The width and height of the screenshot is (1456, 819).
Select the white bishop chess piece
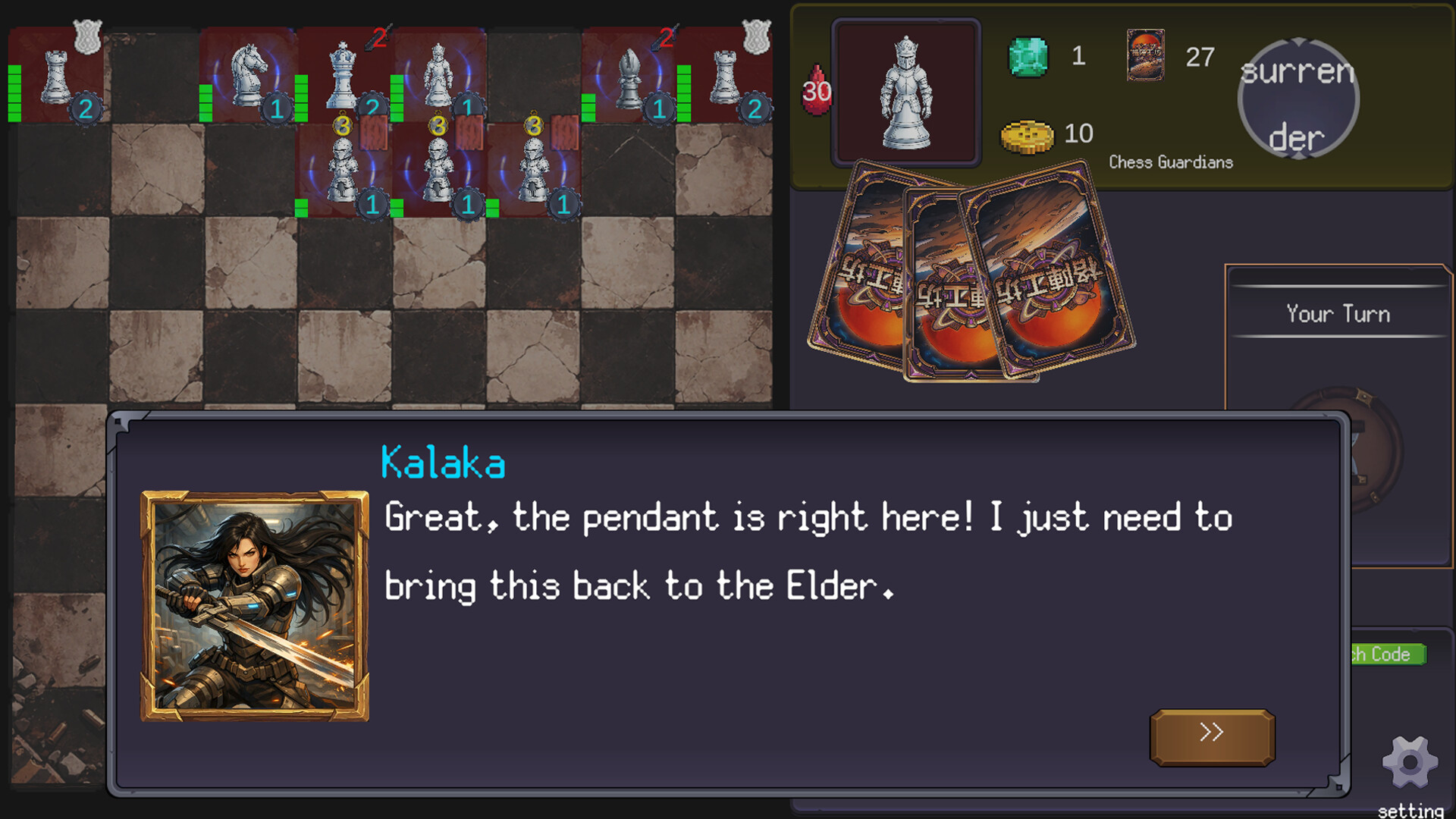coord(629,77)
